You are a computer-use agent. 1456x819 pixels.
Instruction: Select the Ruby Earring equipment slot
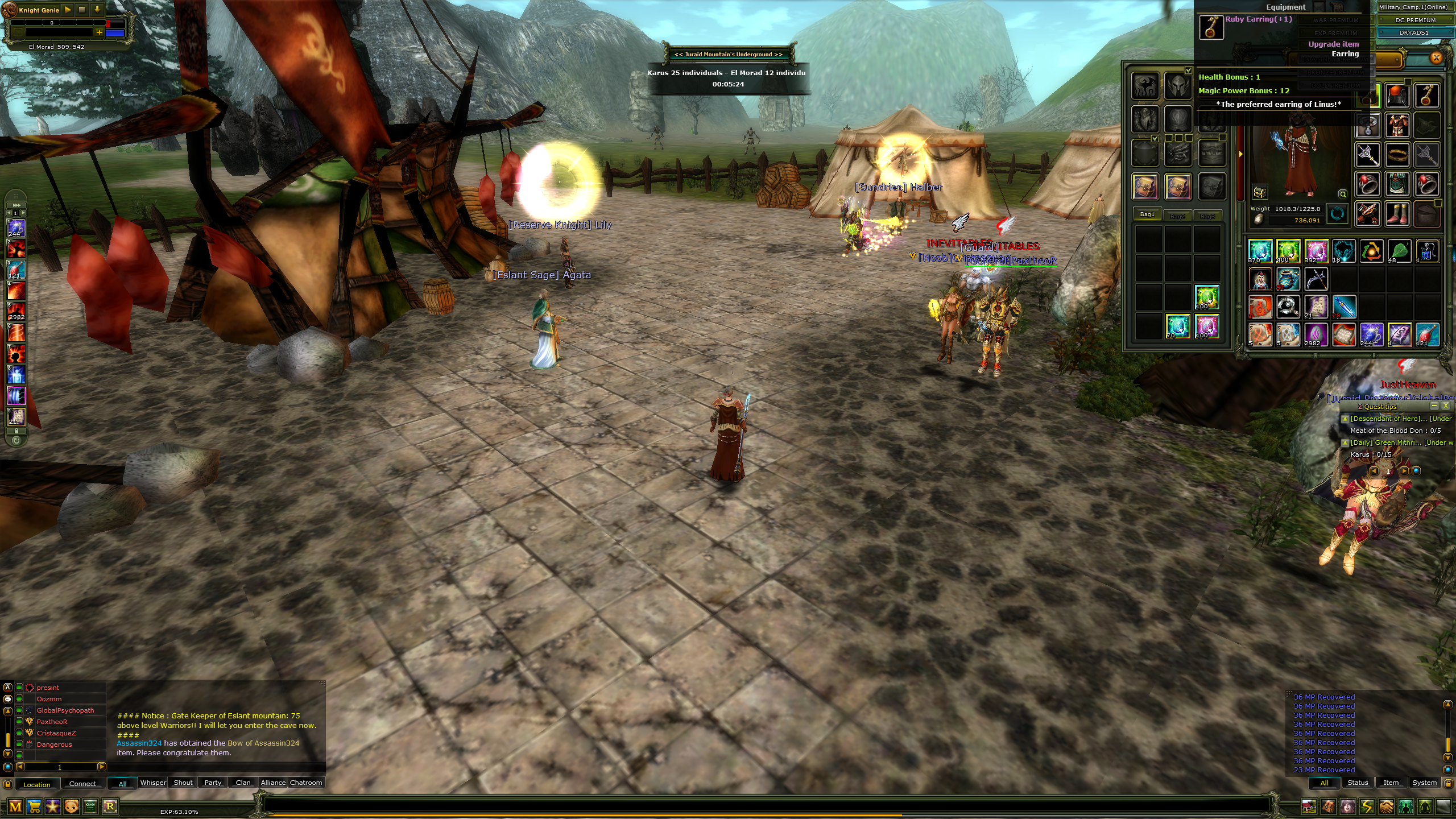tap(1426, 96)
